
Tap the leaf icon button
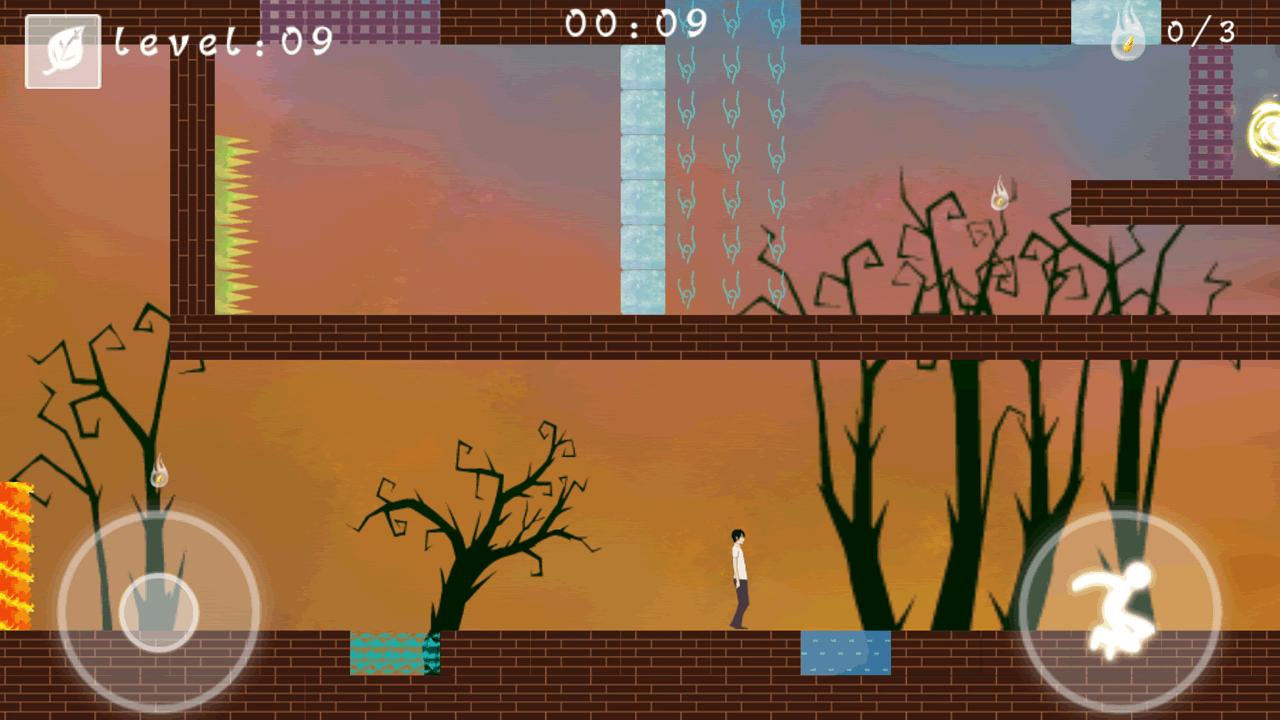tap(63, 51)
